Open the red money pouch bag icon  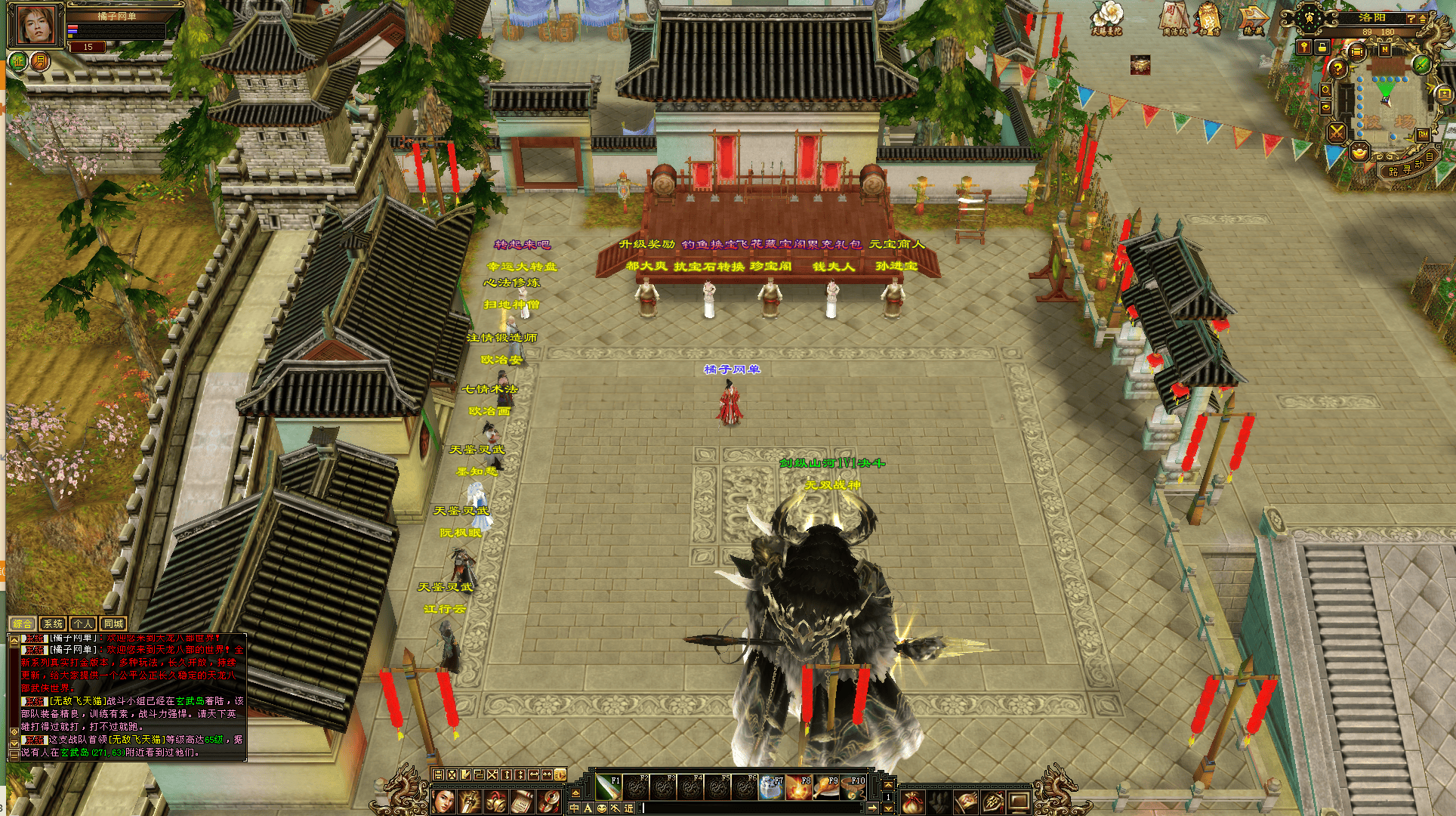click(913, 802)
